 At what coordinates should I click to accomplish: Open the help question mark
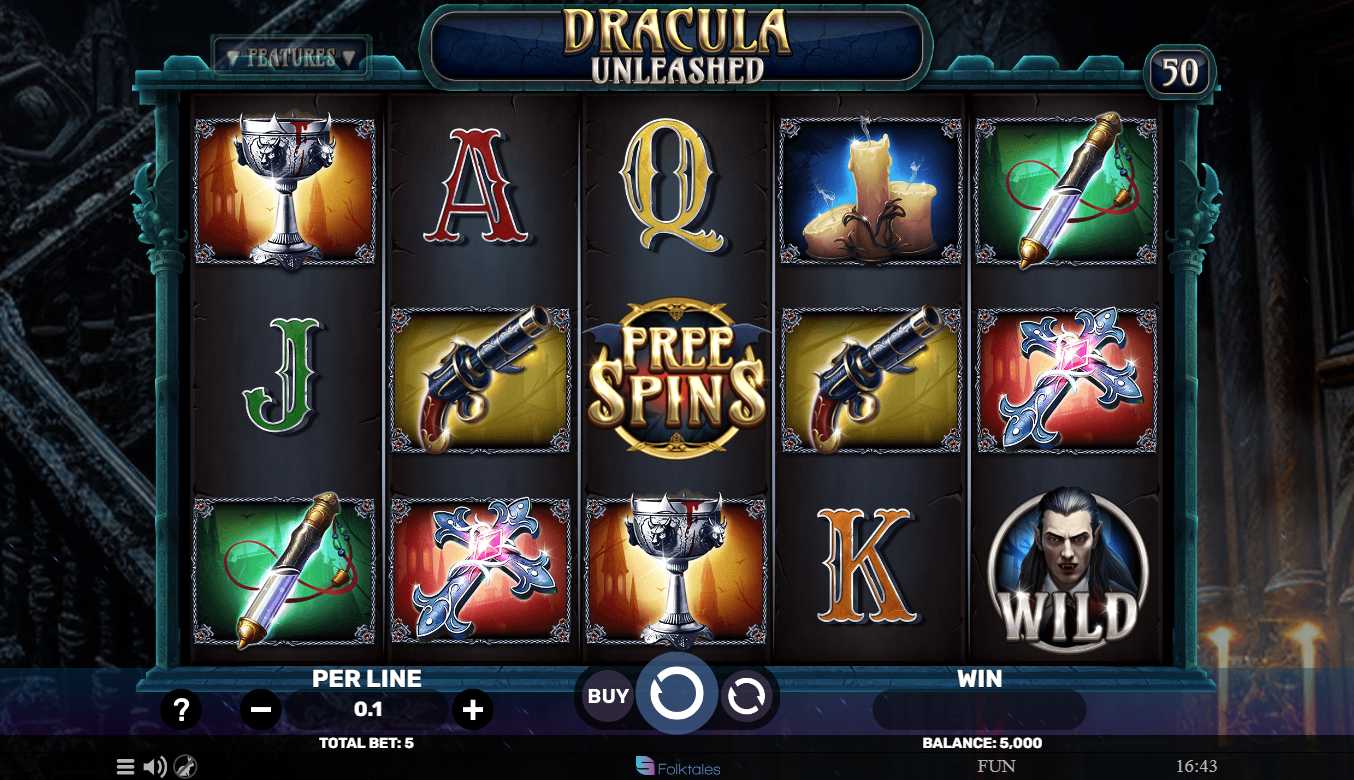pos(181,710)
